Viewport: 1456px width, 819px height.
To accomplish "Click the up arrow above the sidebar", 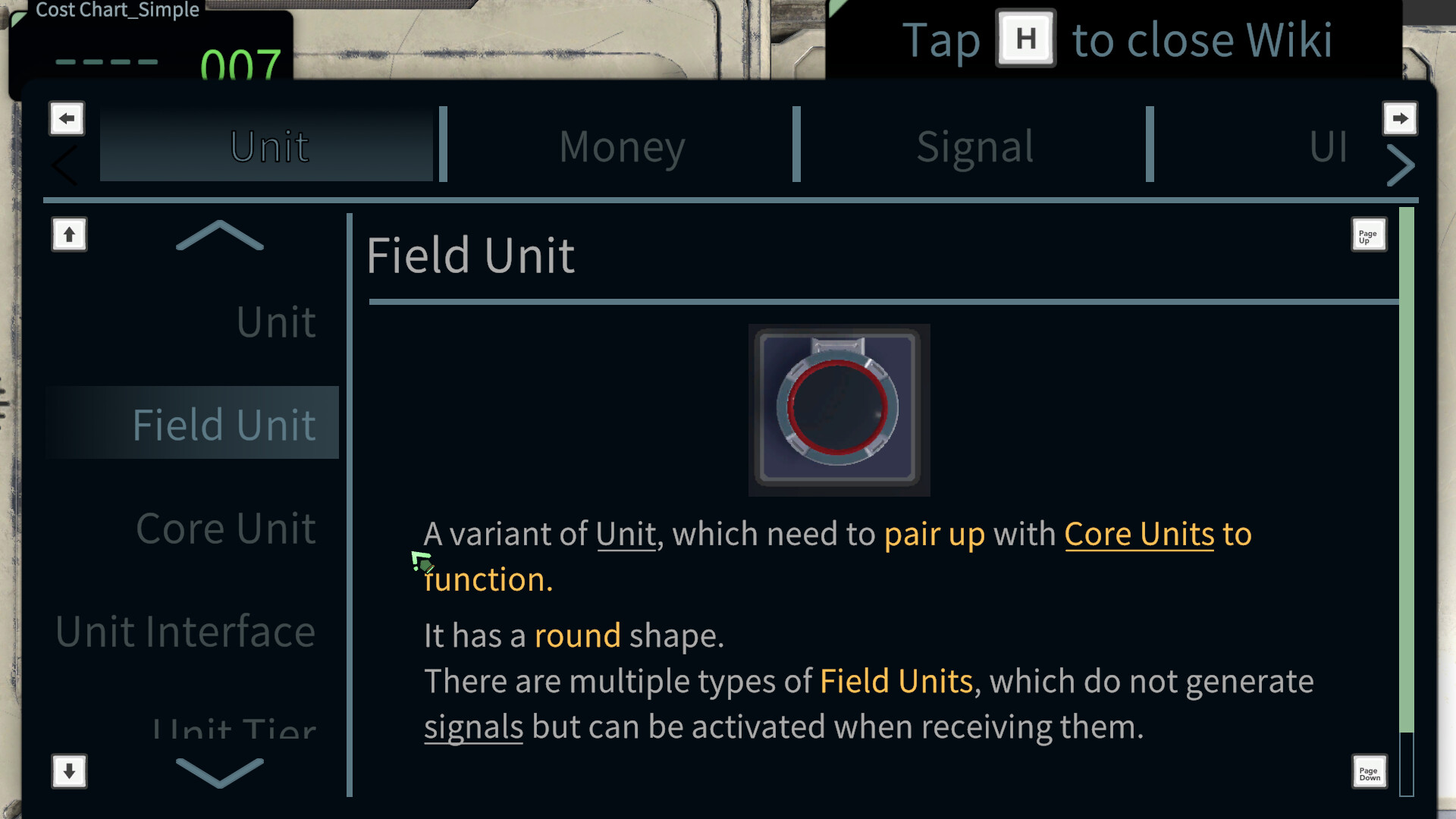I will pos(68,235).
